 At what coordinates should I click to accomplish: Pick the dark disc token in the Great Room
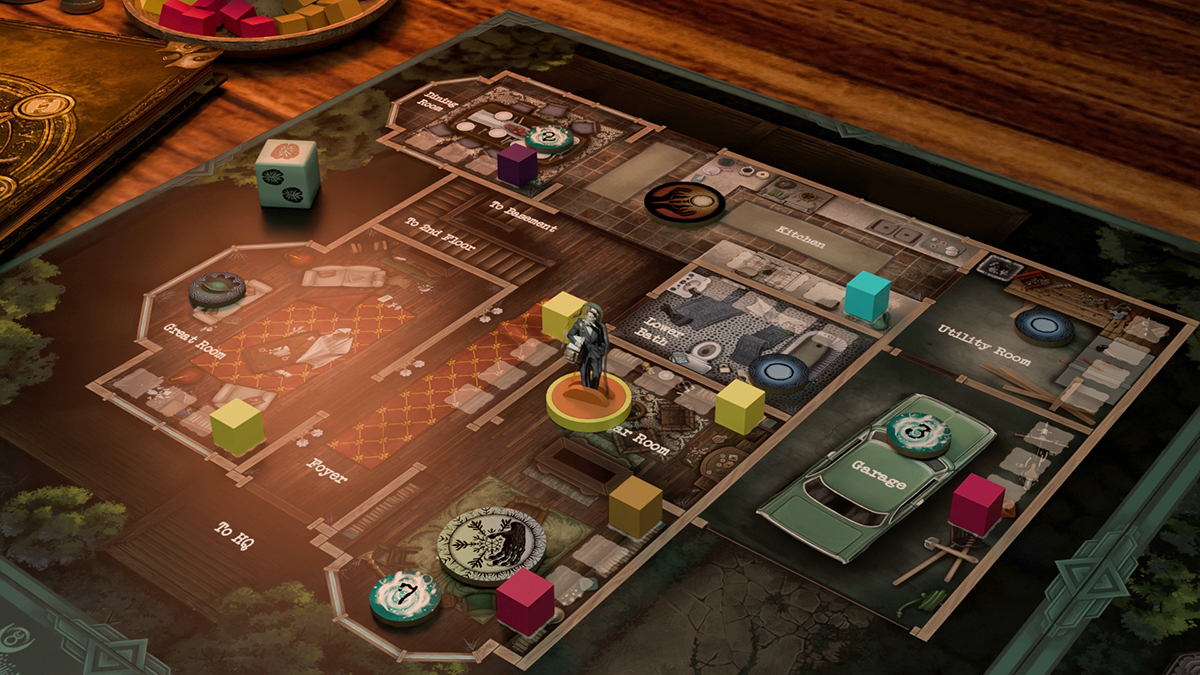217,290
